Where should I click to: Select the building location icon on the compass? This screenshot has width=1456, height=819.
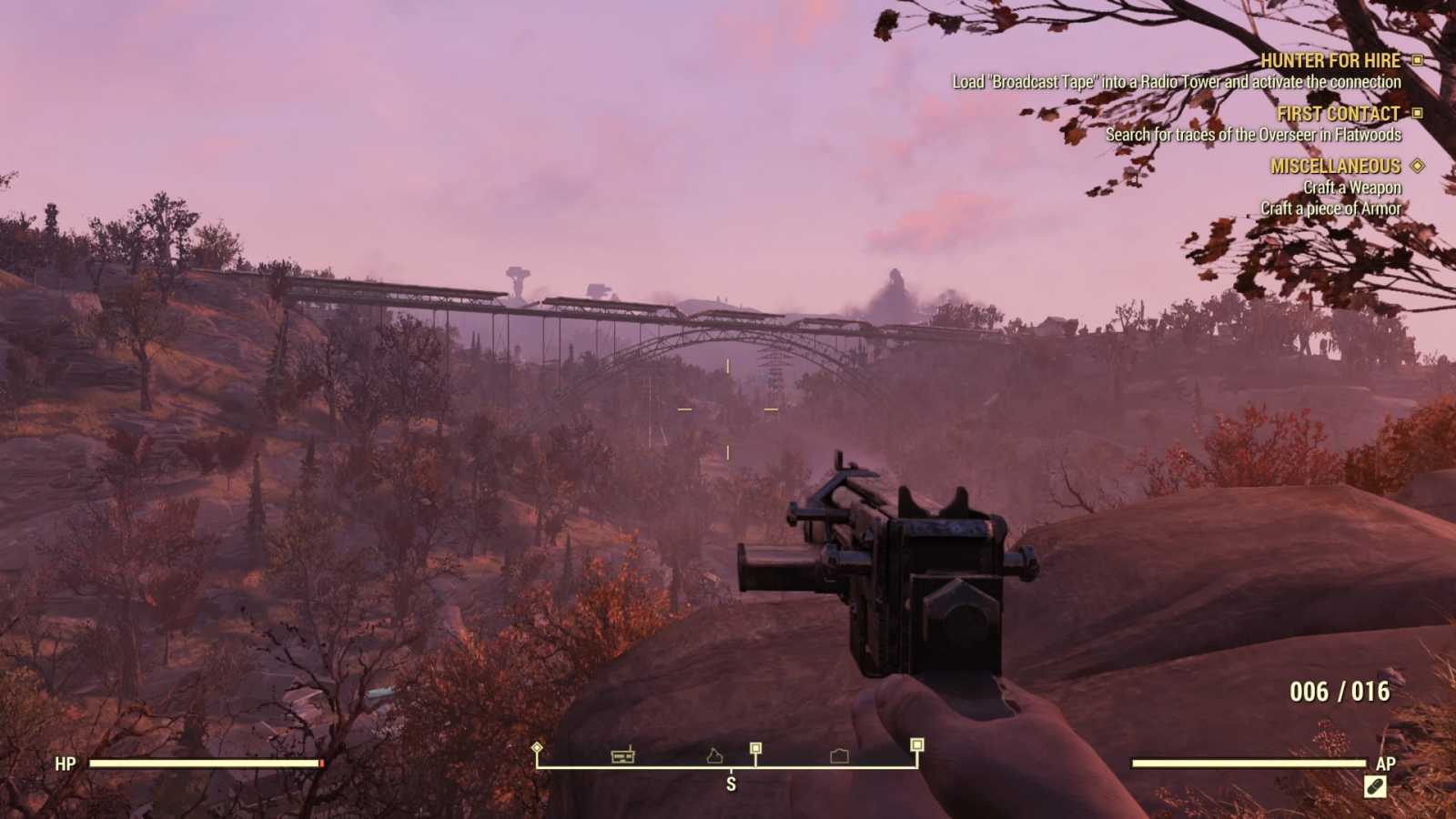pyautogui.click(x=838, y=756)
